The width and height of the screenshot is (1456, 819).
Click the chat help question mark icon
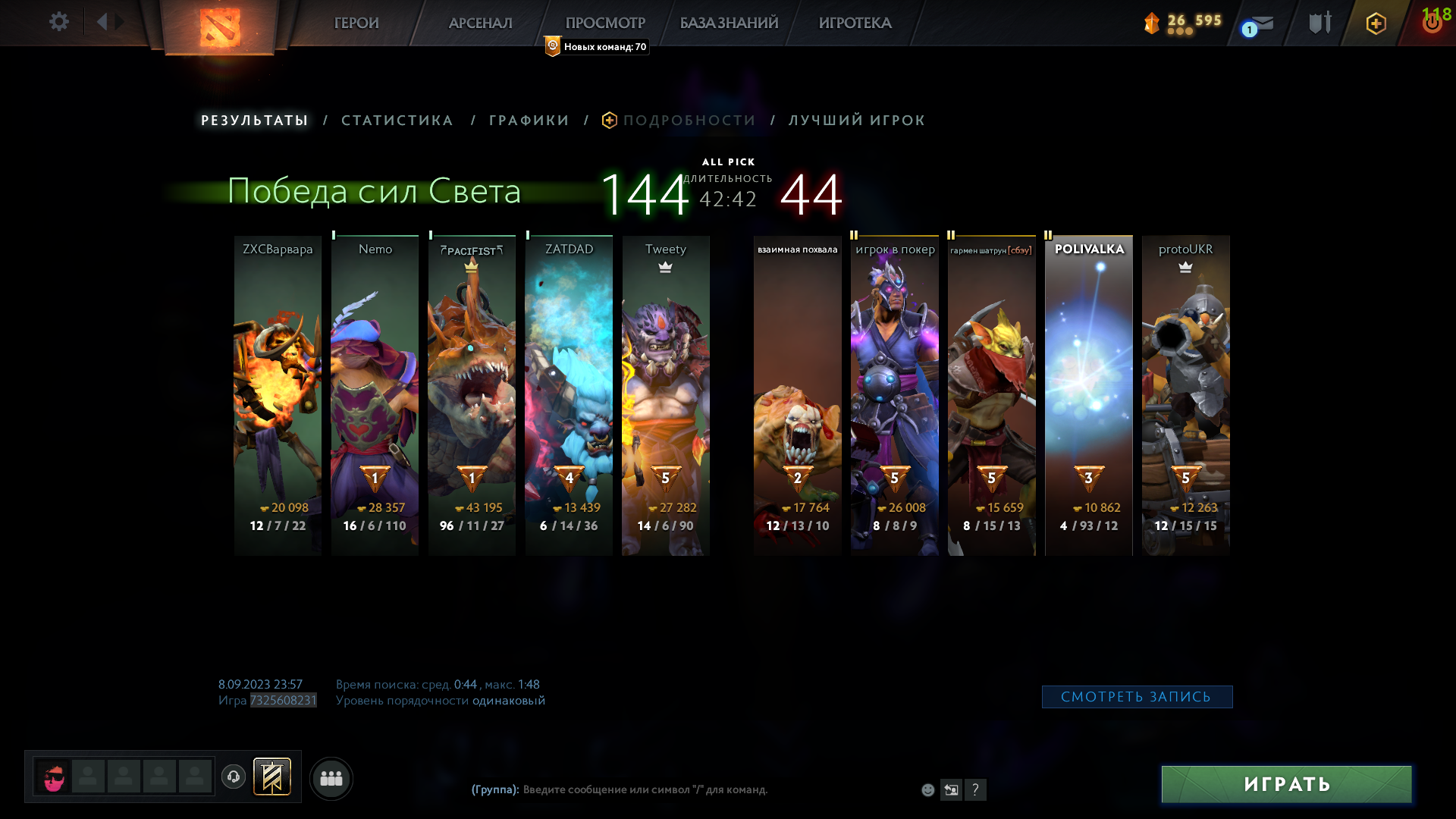pos(976,790)
